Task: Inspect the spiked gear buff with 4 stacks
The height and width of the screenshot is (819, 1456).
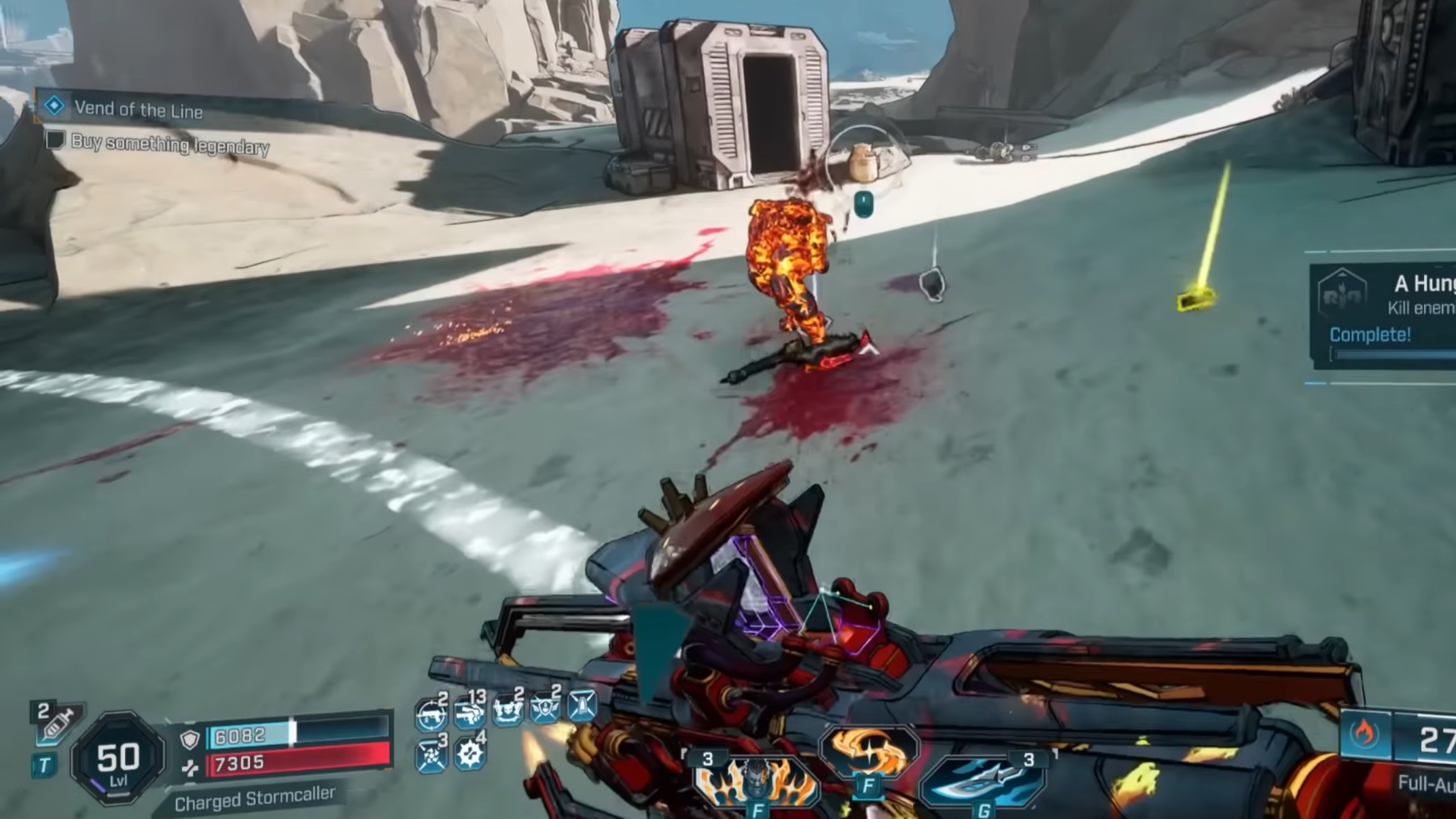Action: (x=469, y=753)
